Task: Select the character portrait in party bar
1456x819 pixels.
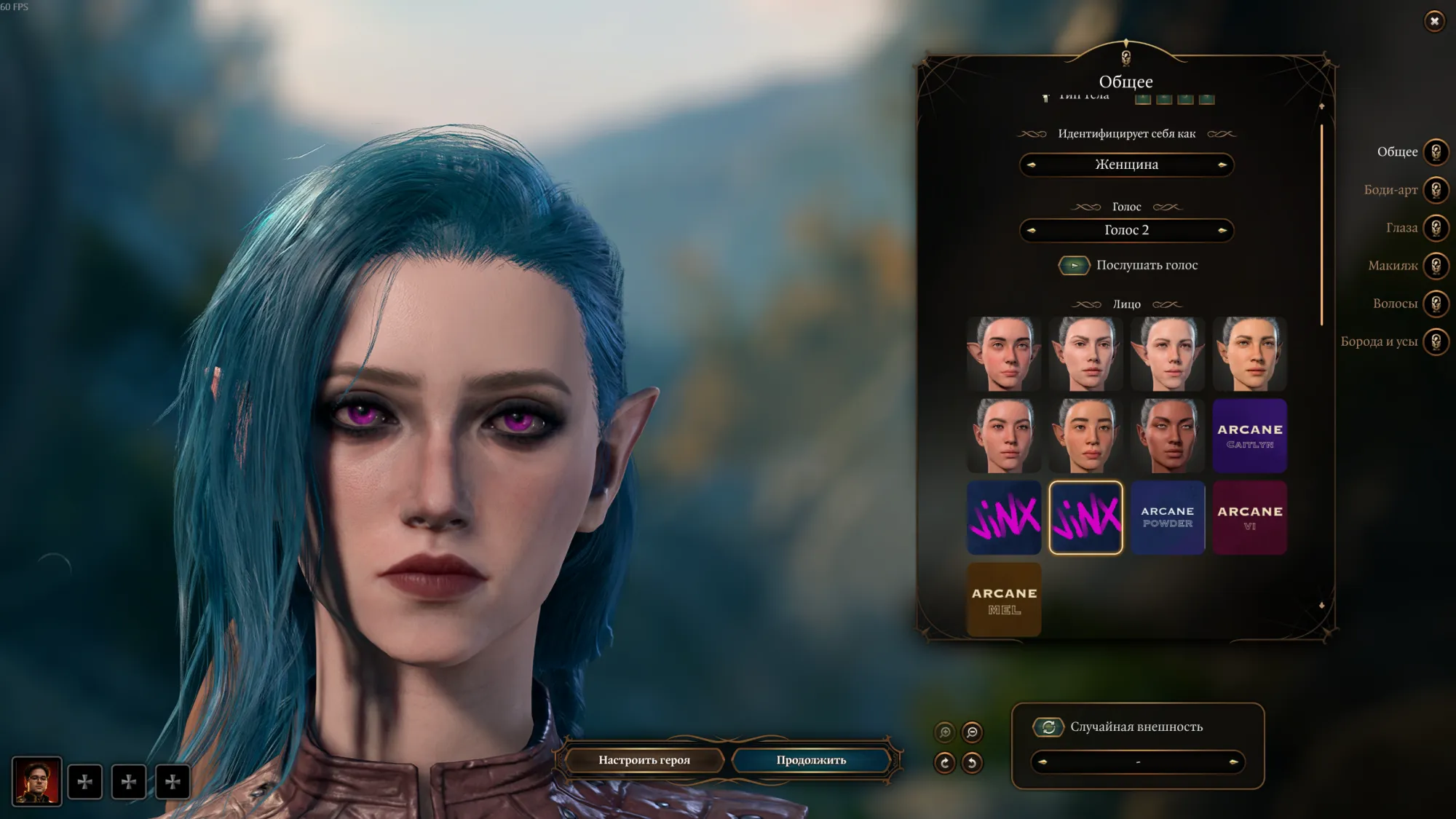Action: pyautogui.click(x=36, y=782)
